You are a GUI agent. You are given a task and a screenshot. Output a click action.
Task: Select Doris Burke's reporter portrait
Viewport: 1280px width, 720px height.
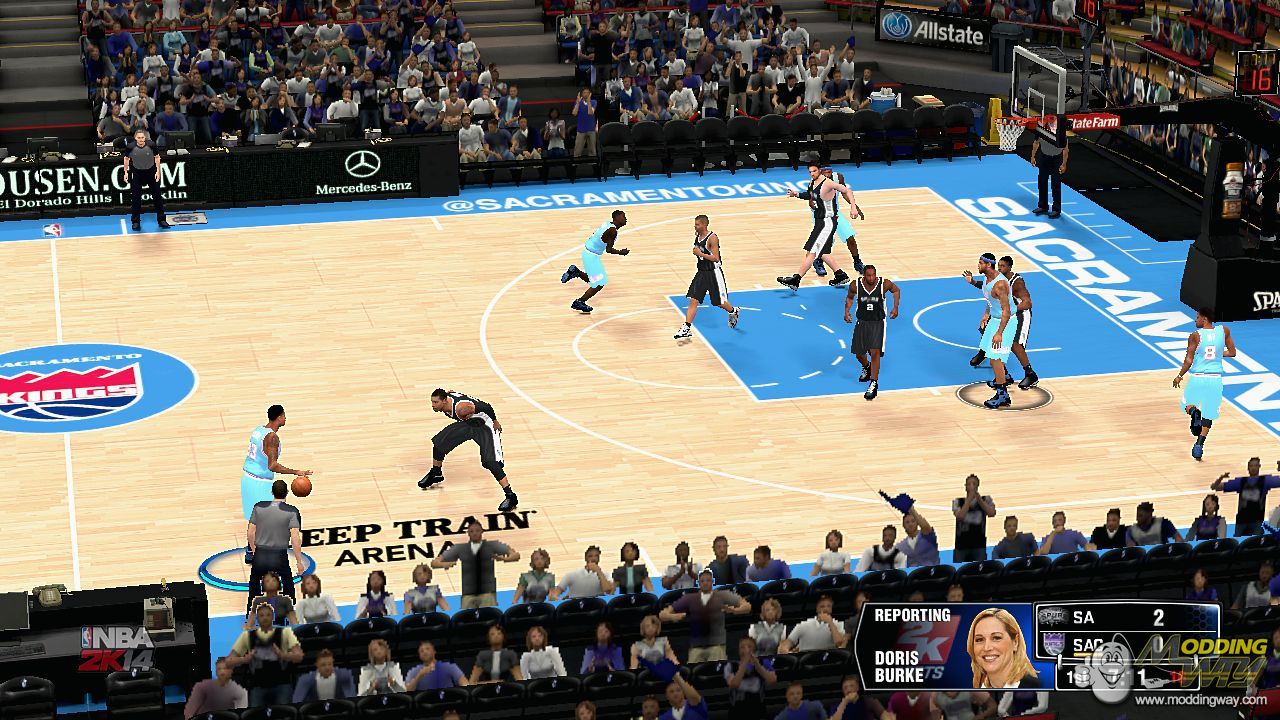[1000, 647]
